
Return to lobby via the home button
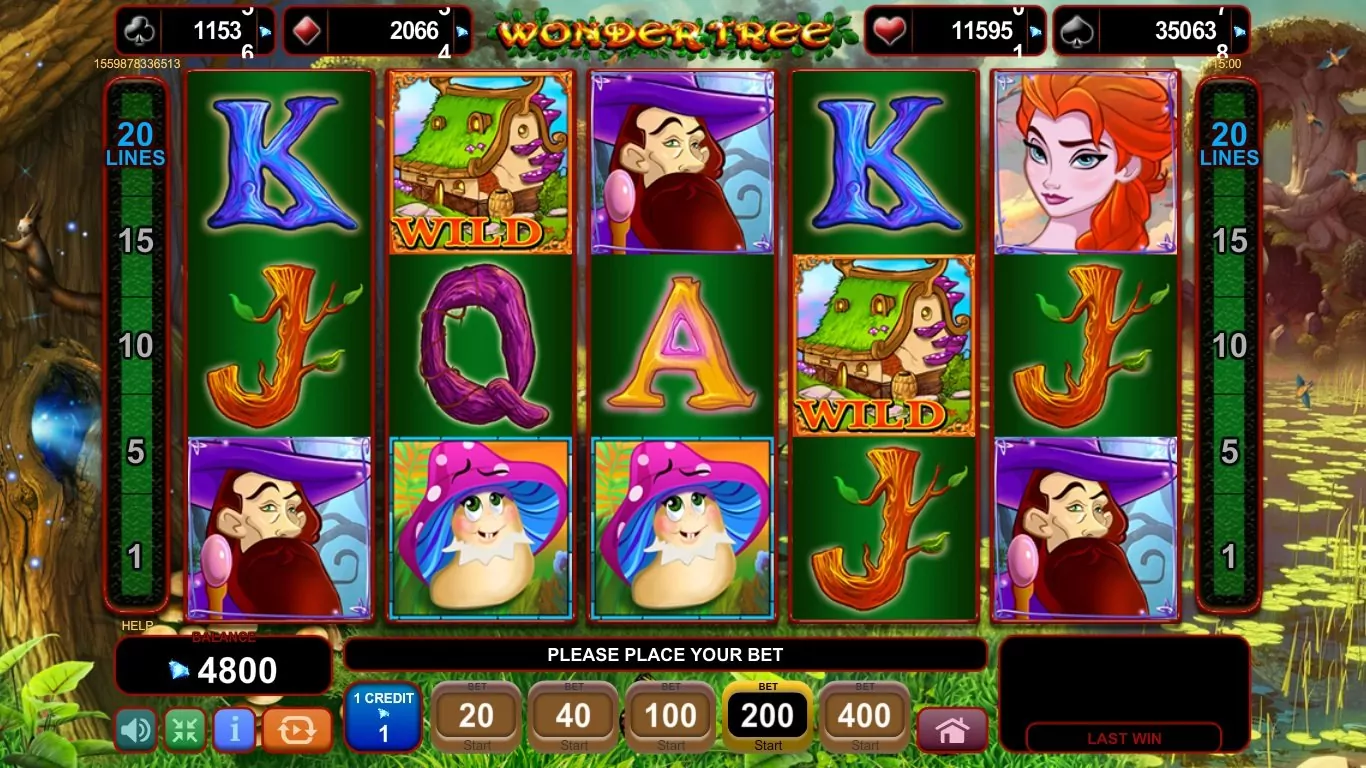952,731
